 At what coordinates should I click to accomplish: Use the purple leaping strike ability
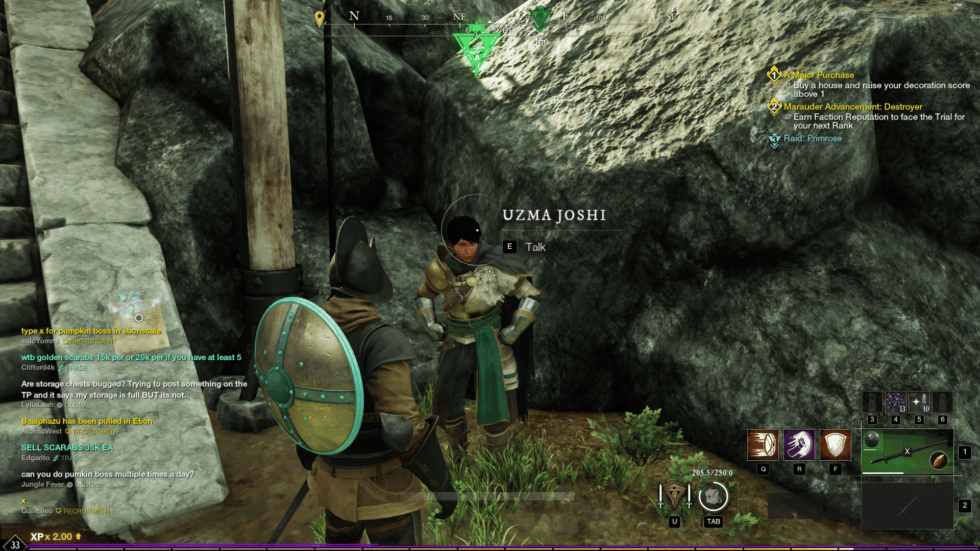[x=799, y=445]
